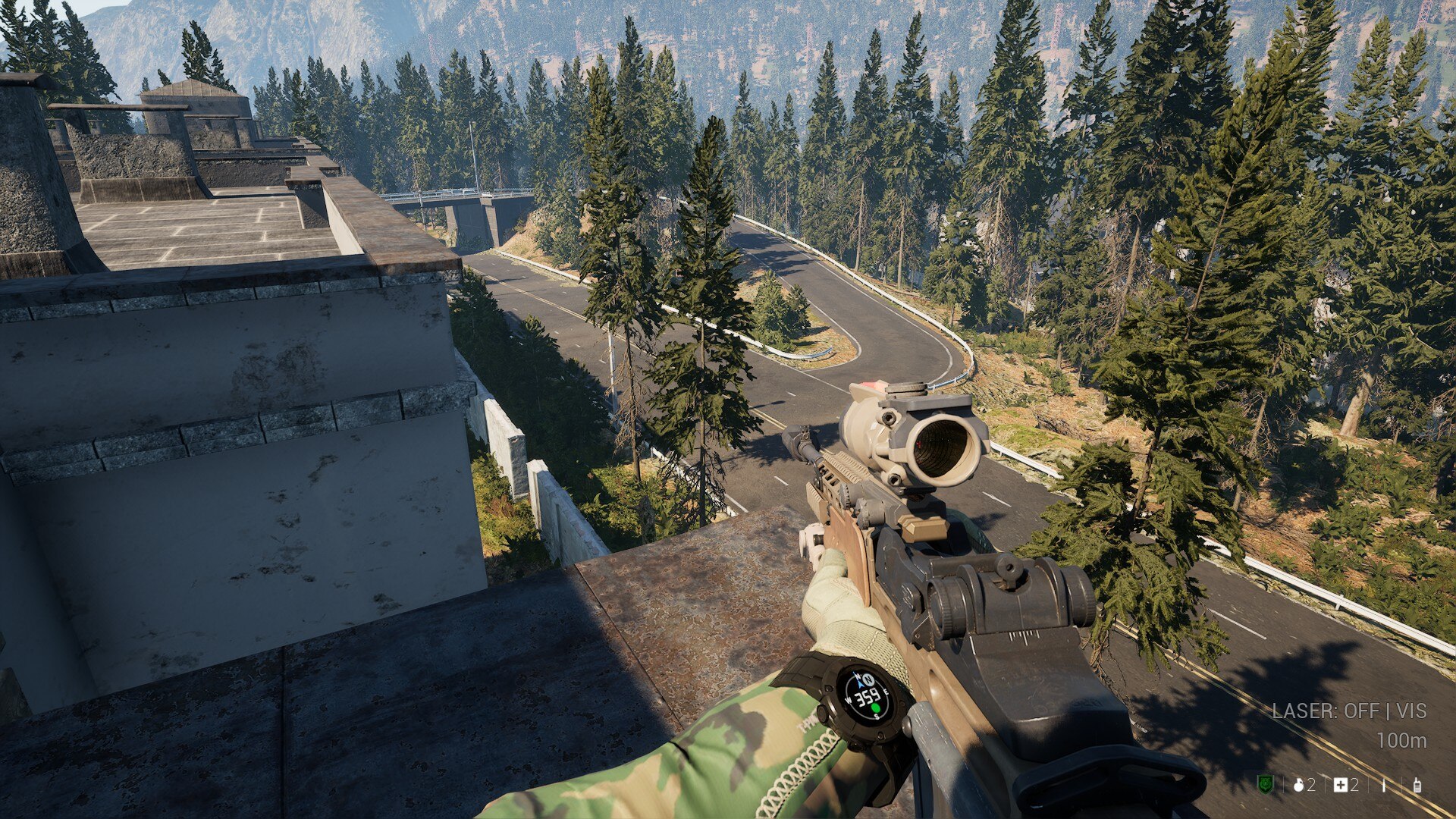Choose the grenade item icon

(x=1298, y=786)
